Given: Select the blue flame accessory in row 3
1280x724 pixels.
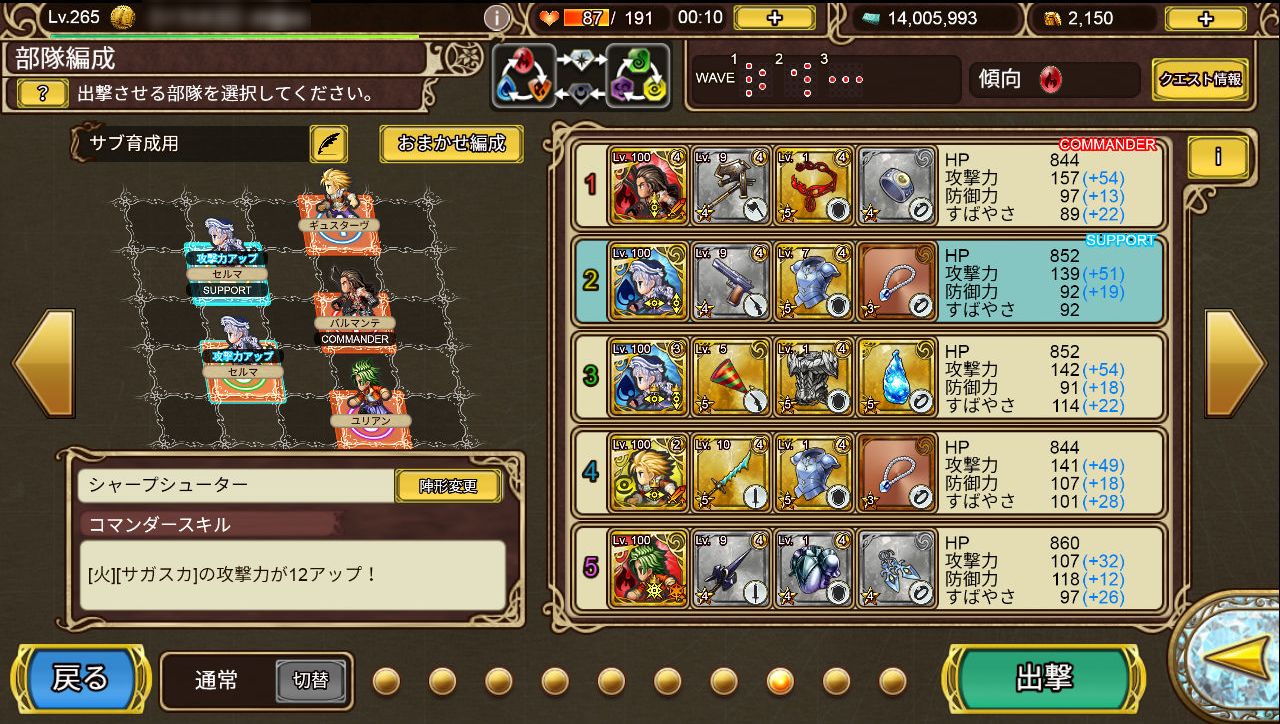Looking at the screenshot, I should point(897,377).
